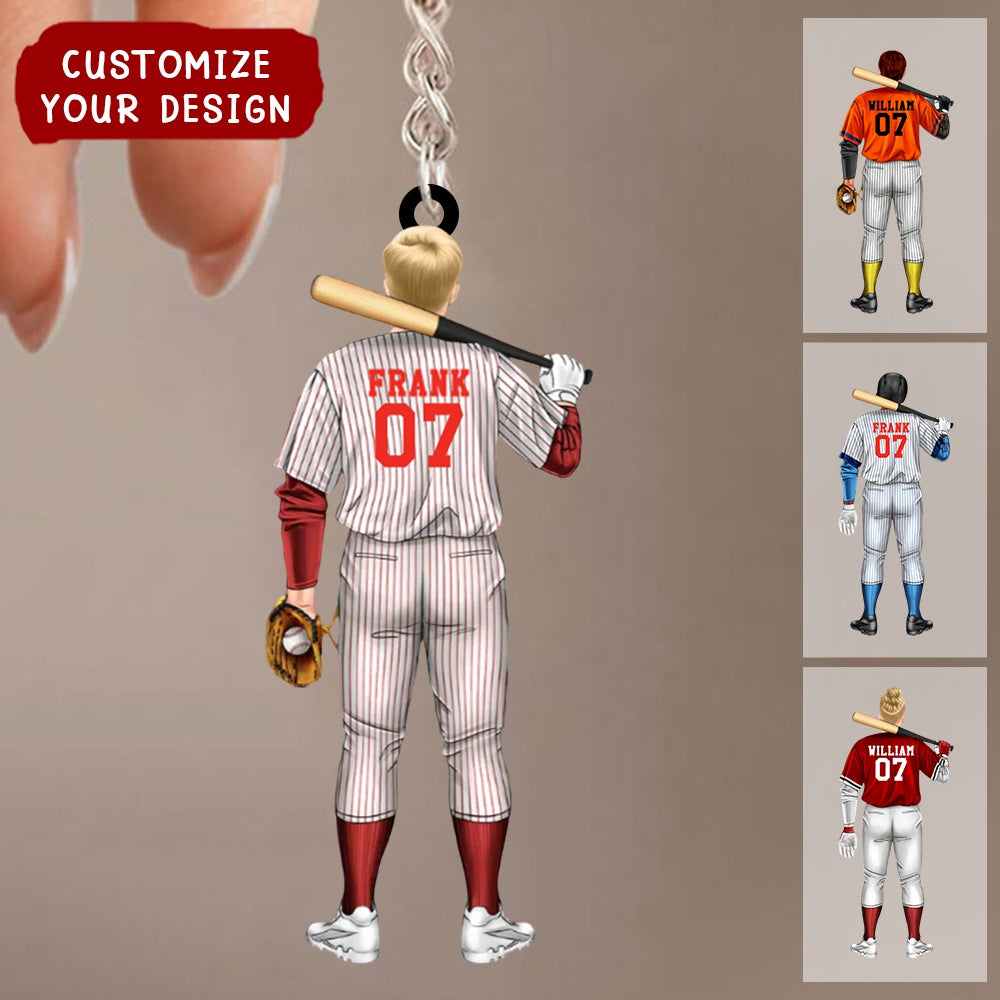The image size is (1000, 1000).
Task: Choose the blue-sleeved pinstripe Frank thumbnail
Action: pyautogui.click(x=894, y=500)
